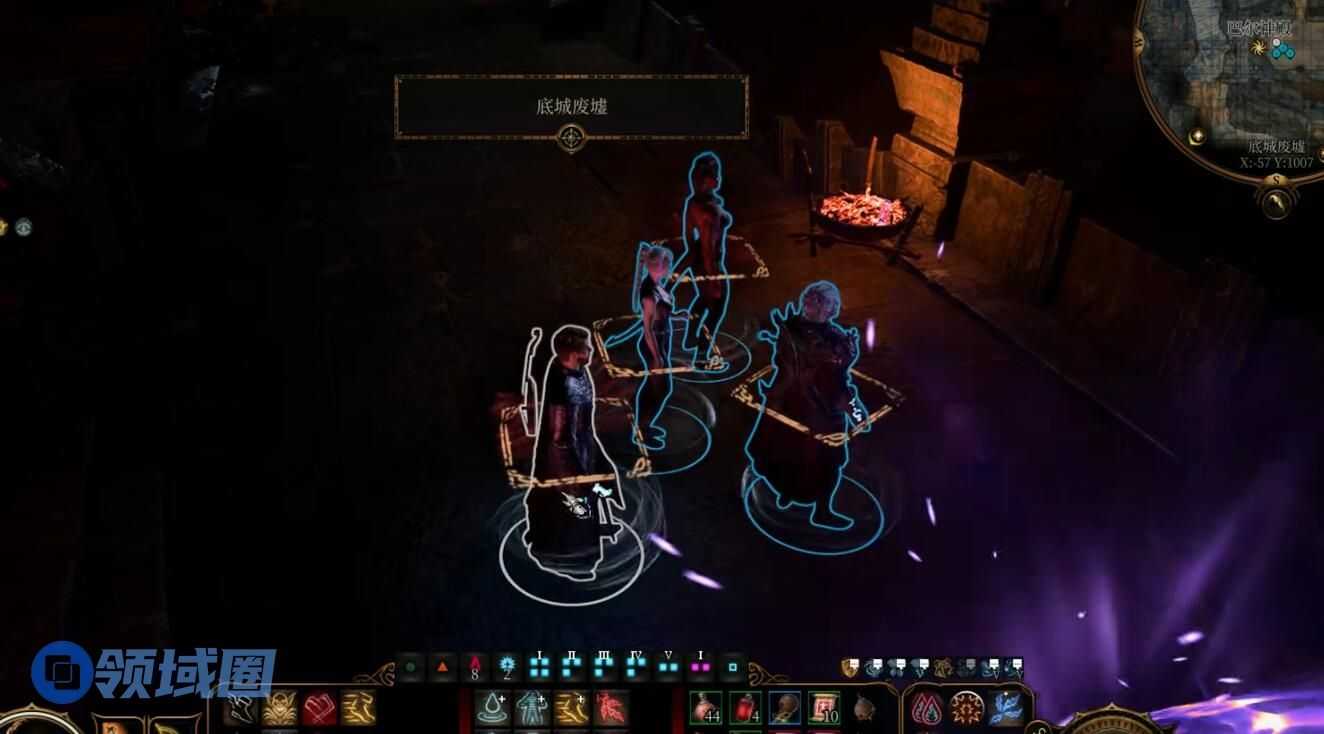Viewport: 1324px width, 734px height.
Task: Activate the orange sunburst ability icon
Action: pyautogui.click(x=966, y=708)
